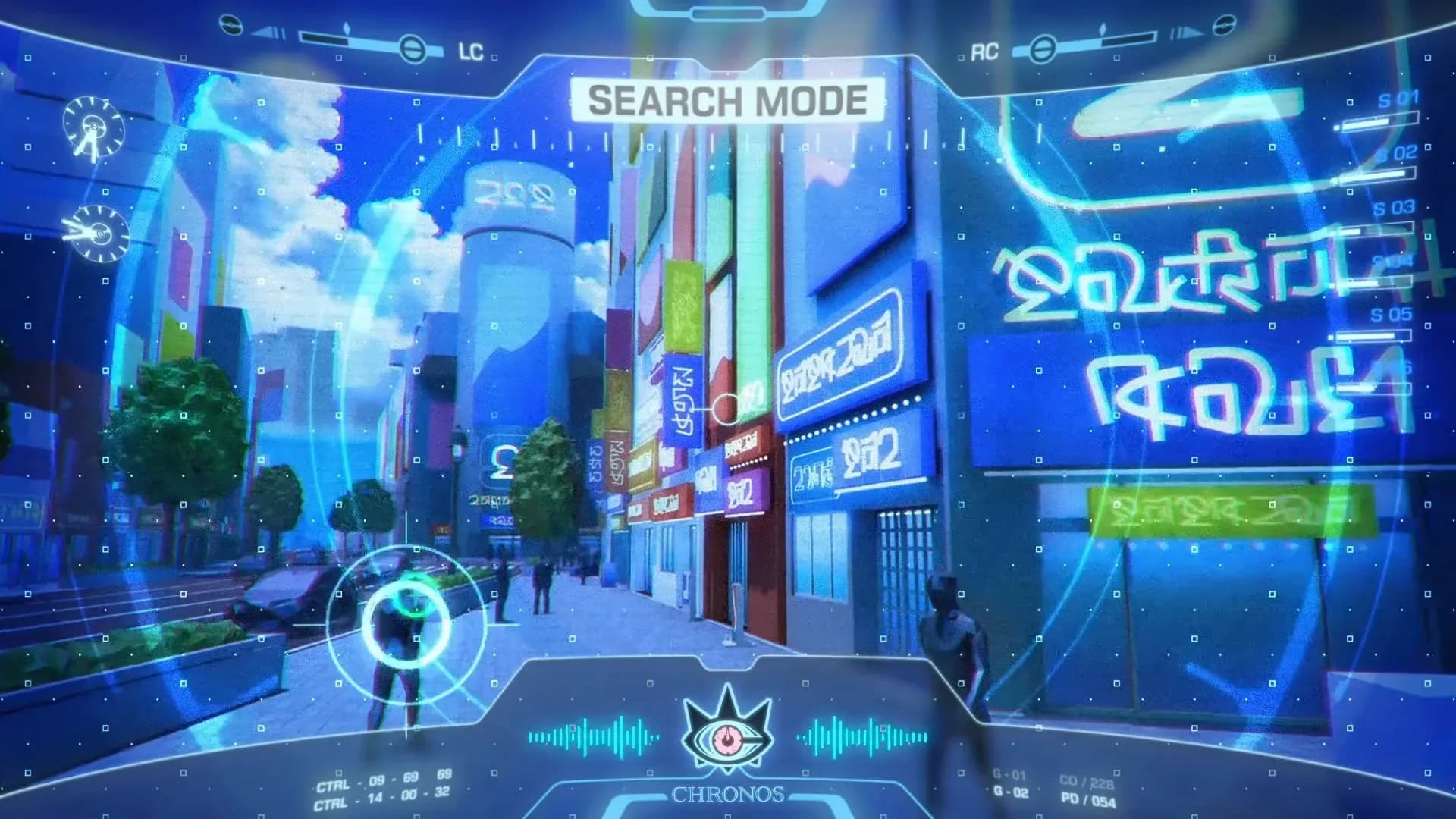This screenshot has width=1456, height=819.
Task: Open the CHRONOS eye emblem at the bottom
Action: 726,734
